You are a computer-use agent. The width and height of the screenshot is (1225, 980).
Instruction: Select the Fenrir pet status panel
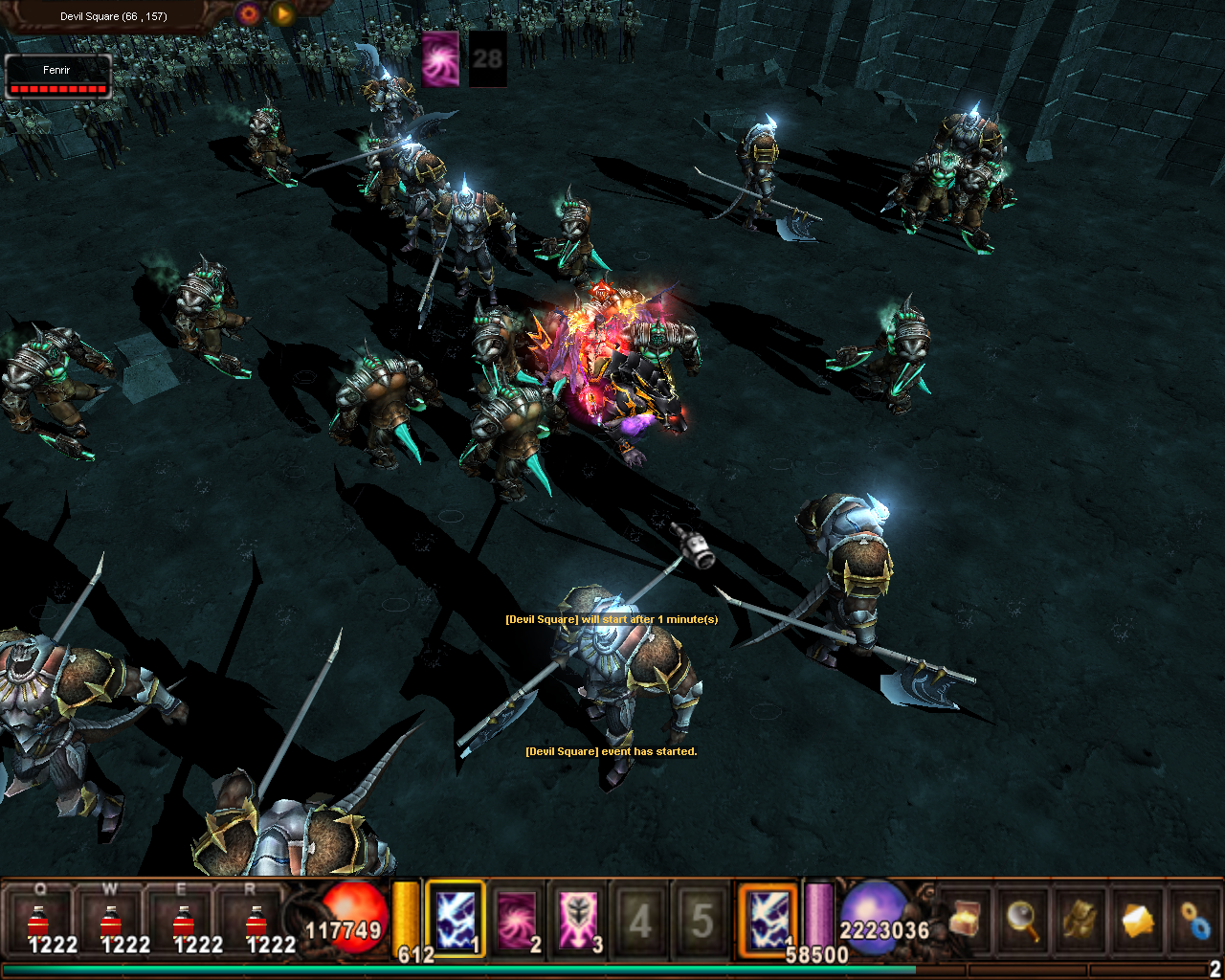[x=58, y=77]
